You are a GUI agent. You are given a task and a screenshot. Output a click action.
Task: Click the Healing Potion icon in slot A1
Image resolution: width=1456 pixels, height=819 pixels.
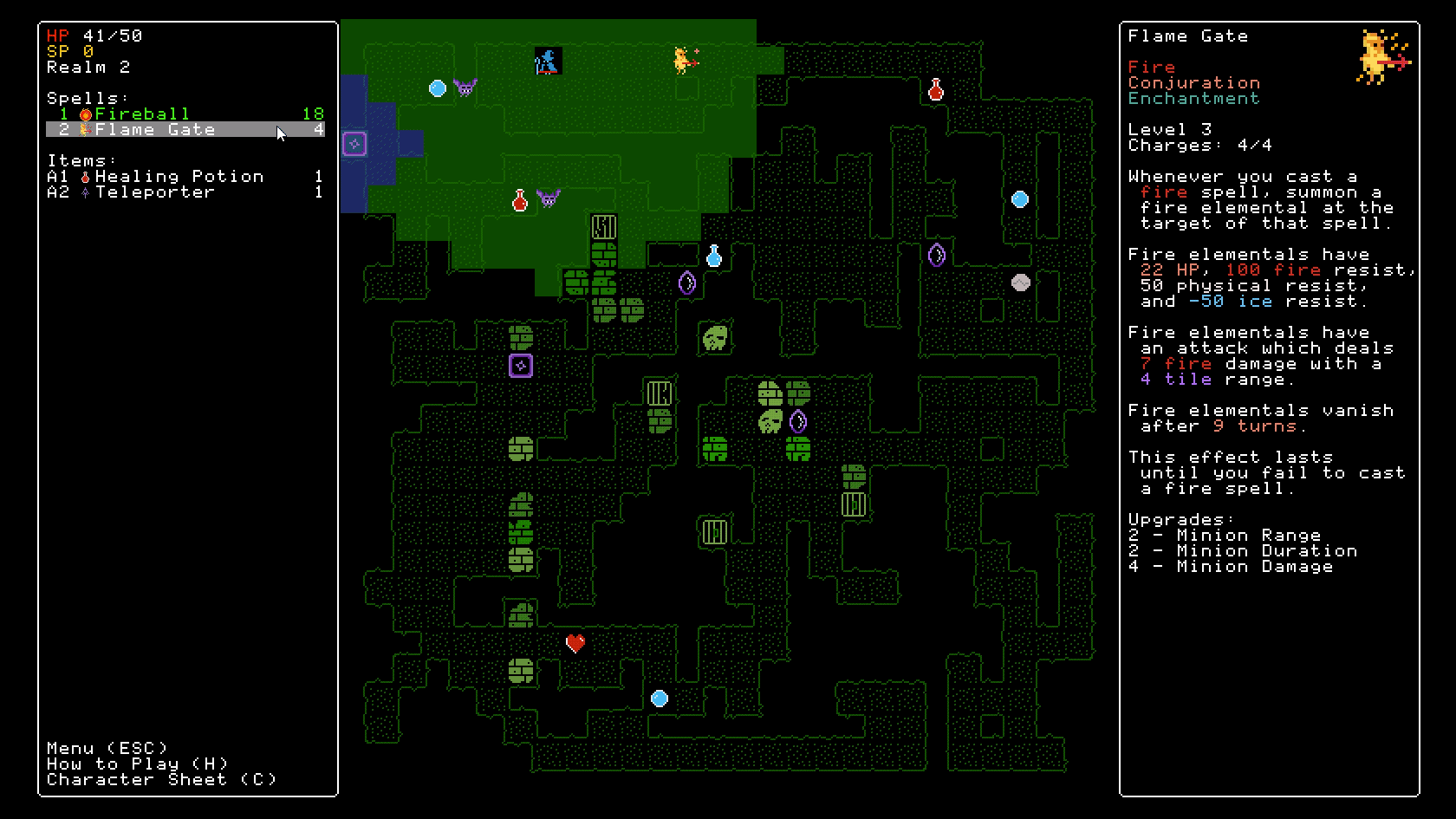coord(85,176)
